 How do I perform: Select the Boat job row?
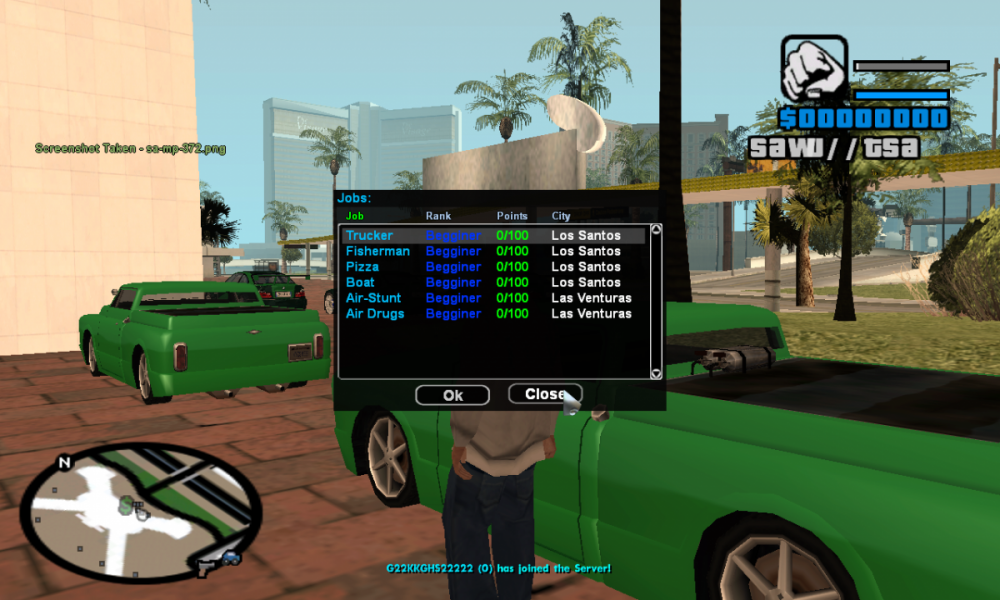click(361, 282)
